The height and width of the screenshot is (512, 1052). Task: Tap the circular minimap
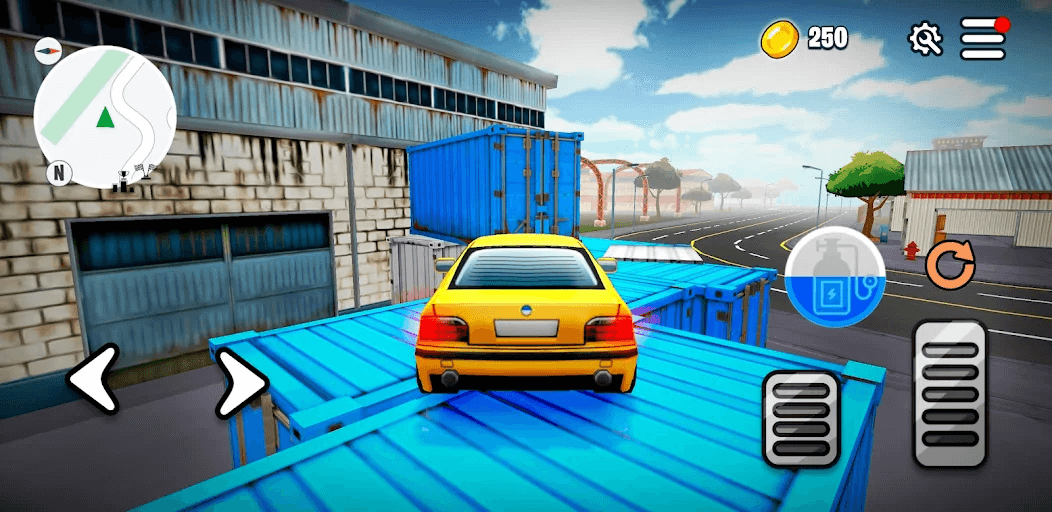pos(105,116)
